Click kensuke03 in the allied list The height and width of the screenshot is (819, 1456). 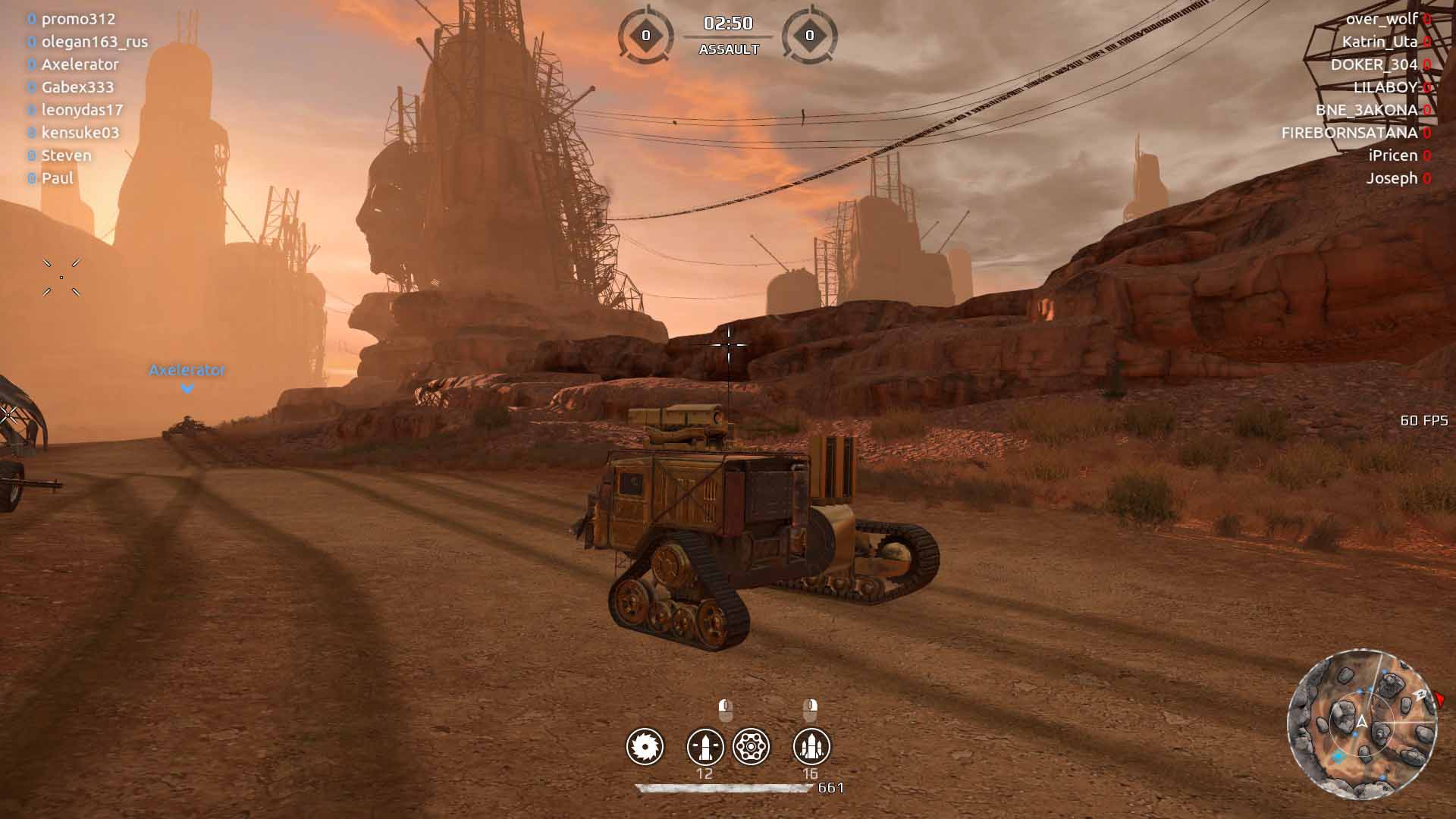pos(80,133)
